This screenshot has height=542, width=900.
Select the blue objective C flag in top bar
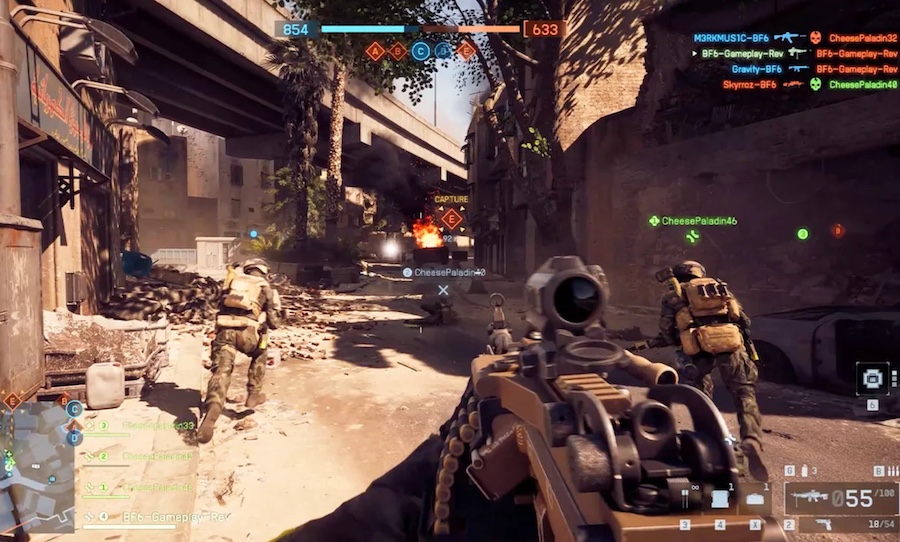point(421,51)
